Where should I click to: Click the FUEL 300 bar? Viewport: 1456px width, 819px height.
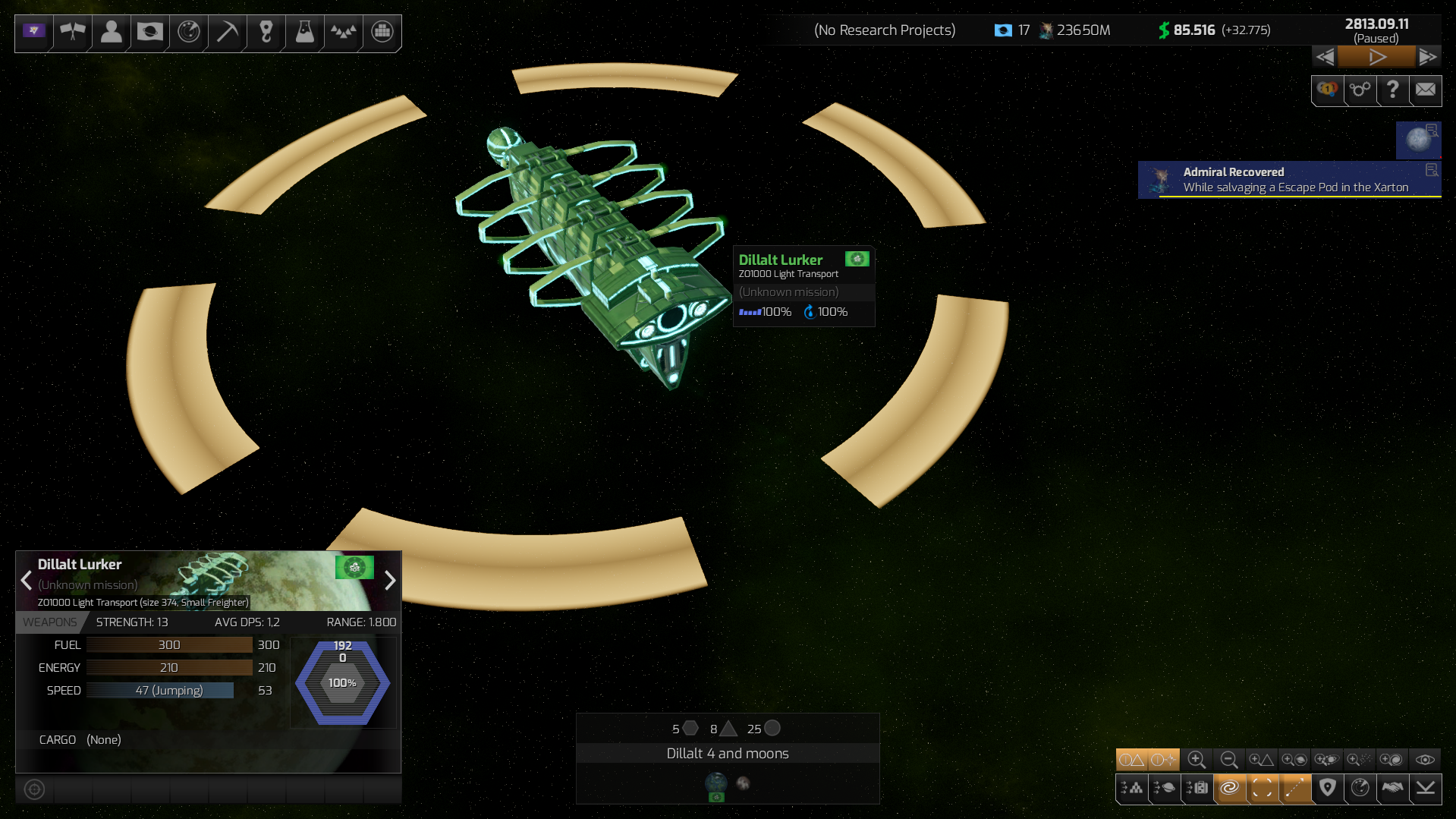168,644
